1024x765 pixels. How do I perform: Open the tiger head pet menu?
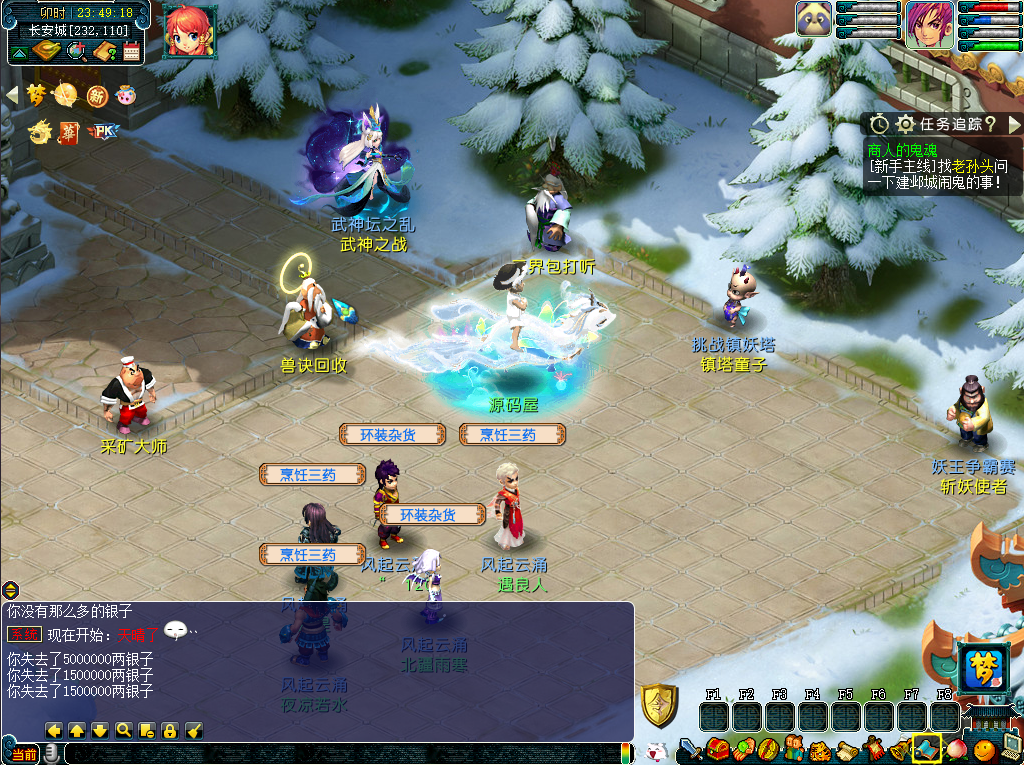click(x=820, y=750)
